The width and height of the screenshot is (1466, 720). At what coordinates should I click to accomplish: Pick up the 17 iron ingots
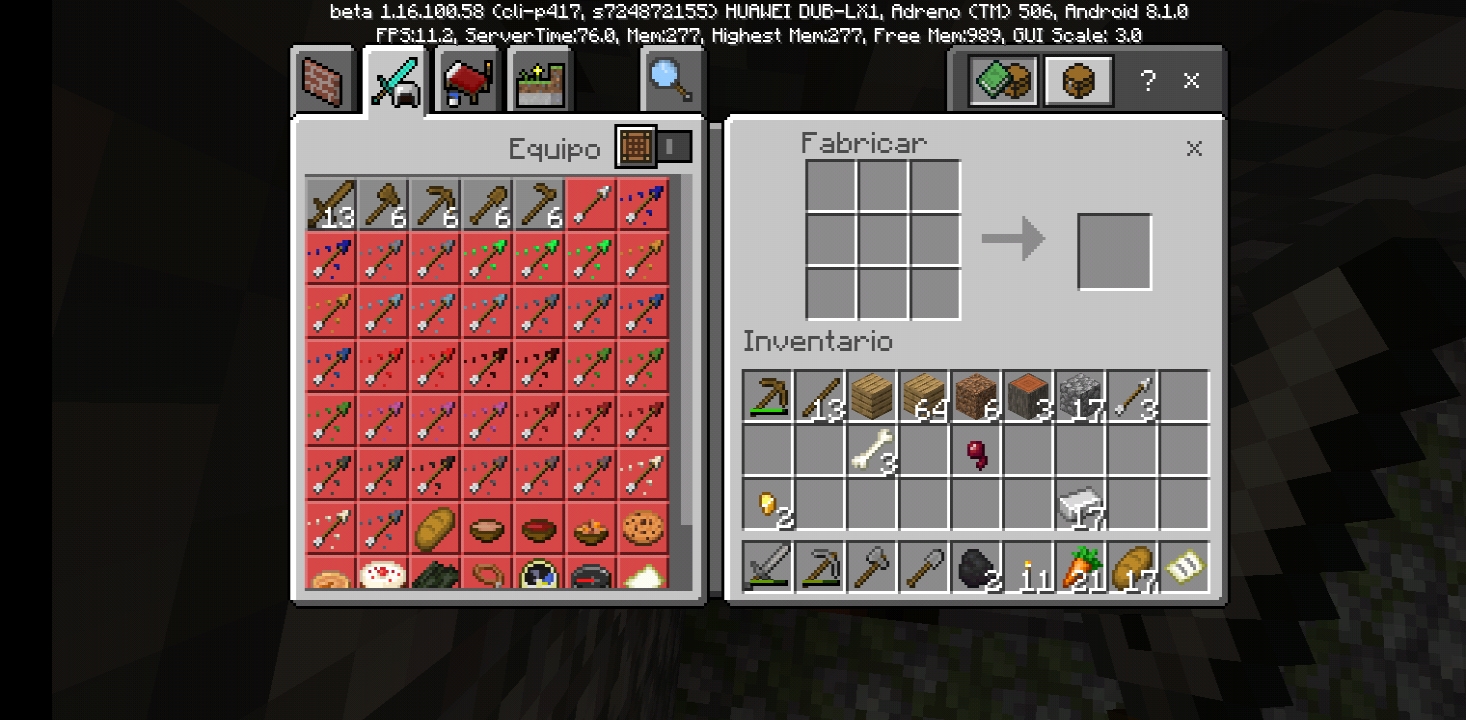(x=1079, y=504)
